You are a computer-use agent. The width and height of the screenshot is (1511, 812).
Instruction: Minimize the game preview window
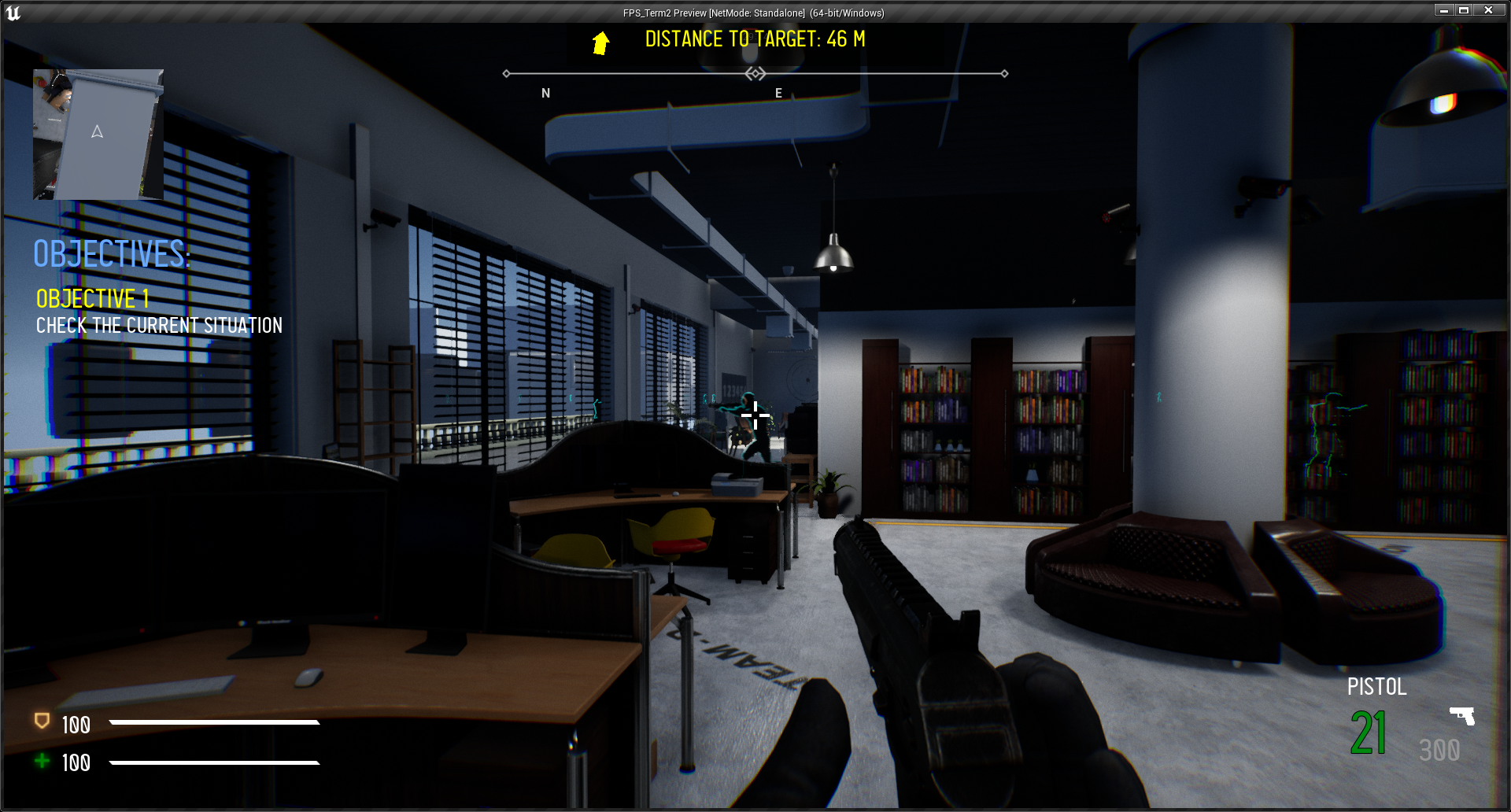tap(1443, 10)
